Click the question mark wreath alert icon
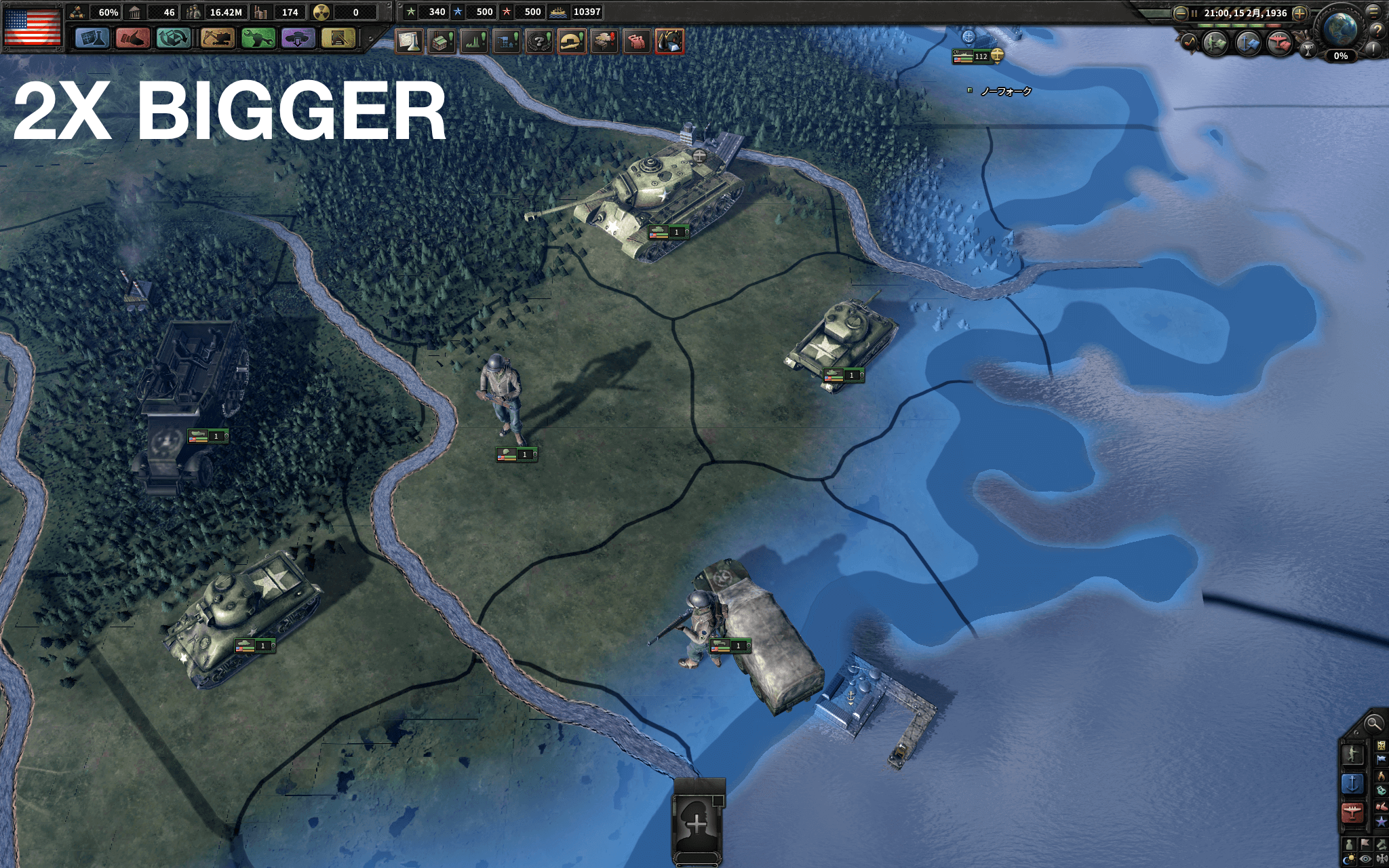This screenshot has width=1389, height=868. coord(539,41)
